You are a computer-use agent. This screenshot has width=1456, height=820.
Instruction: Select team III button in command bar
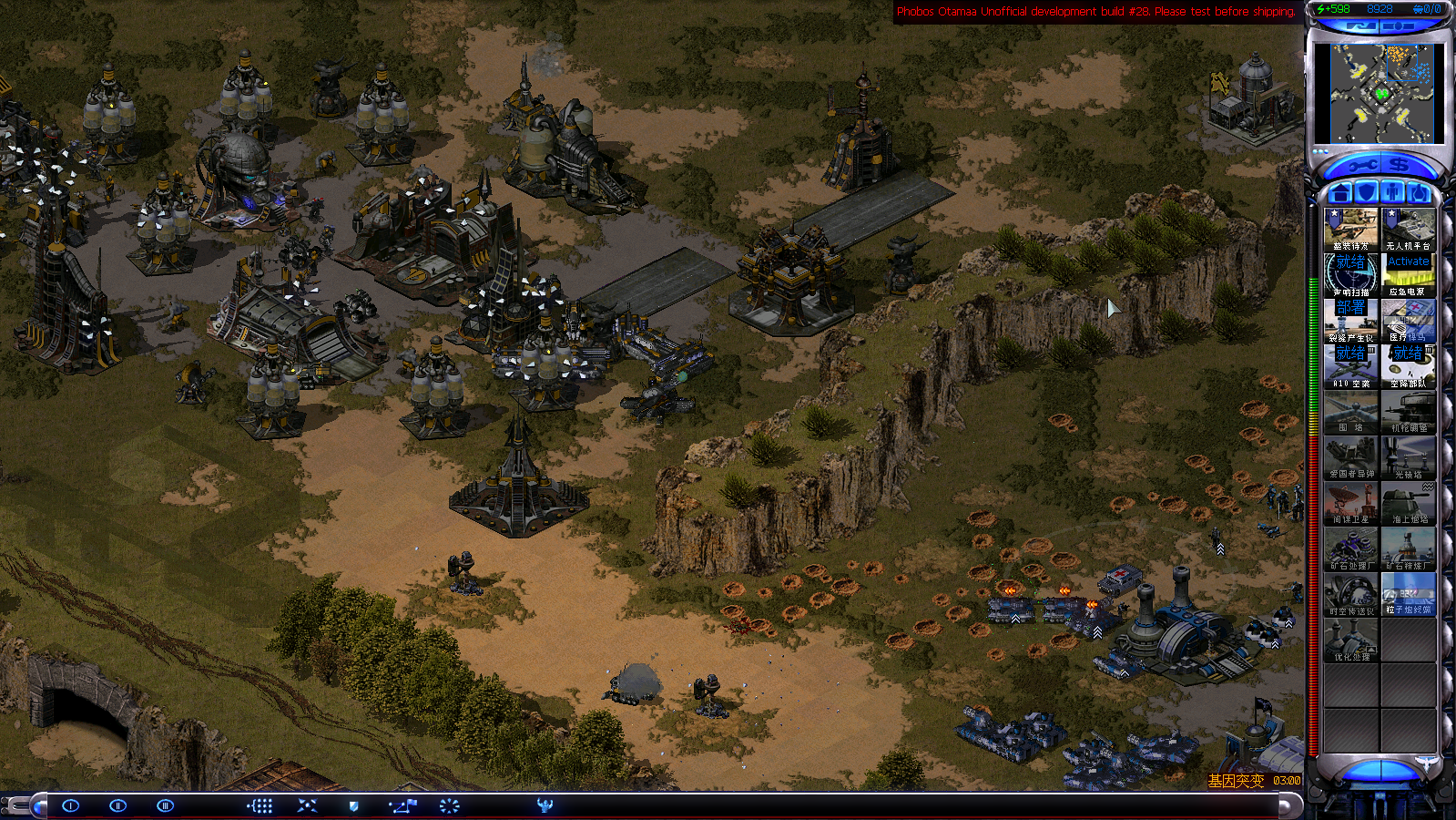tap(165, 805)
